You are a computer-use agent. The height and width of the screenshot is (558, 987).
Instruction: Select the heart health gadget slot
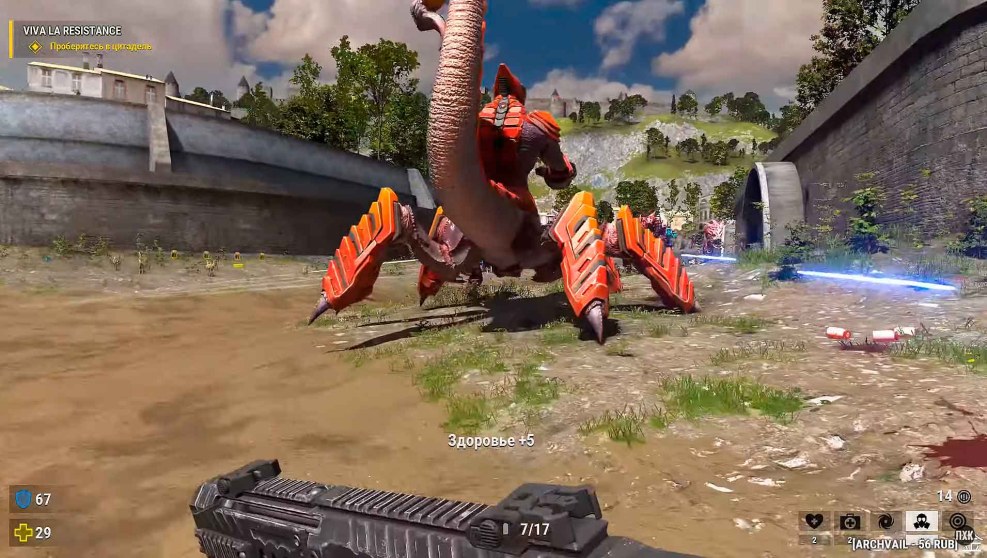click(x=814, y=521)
